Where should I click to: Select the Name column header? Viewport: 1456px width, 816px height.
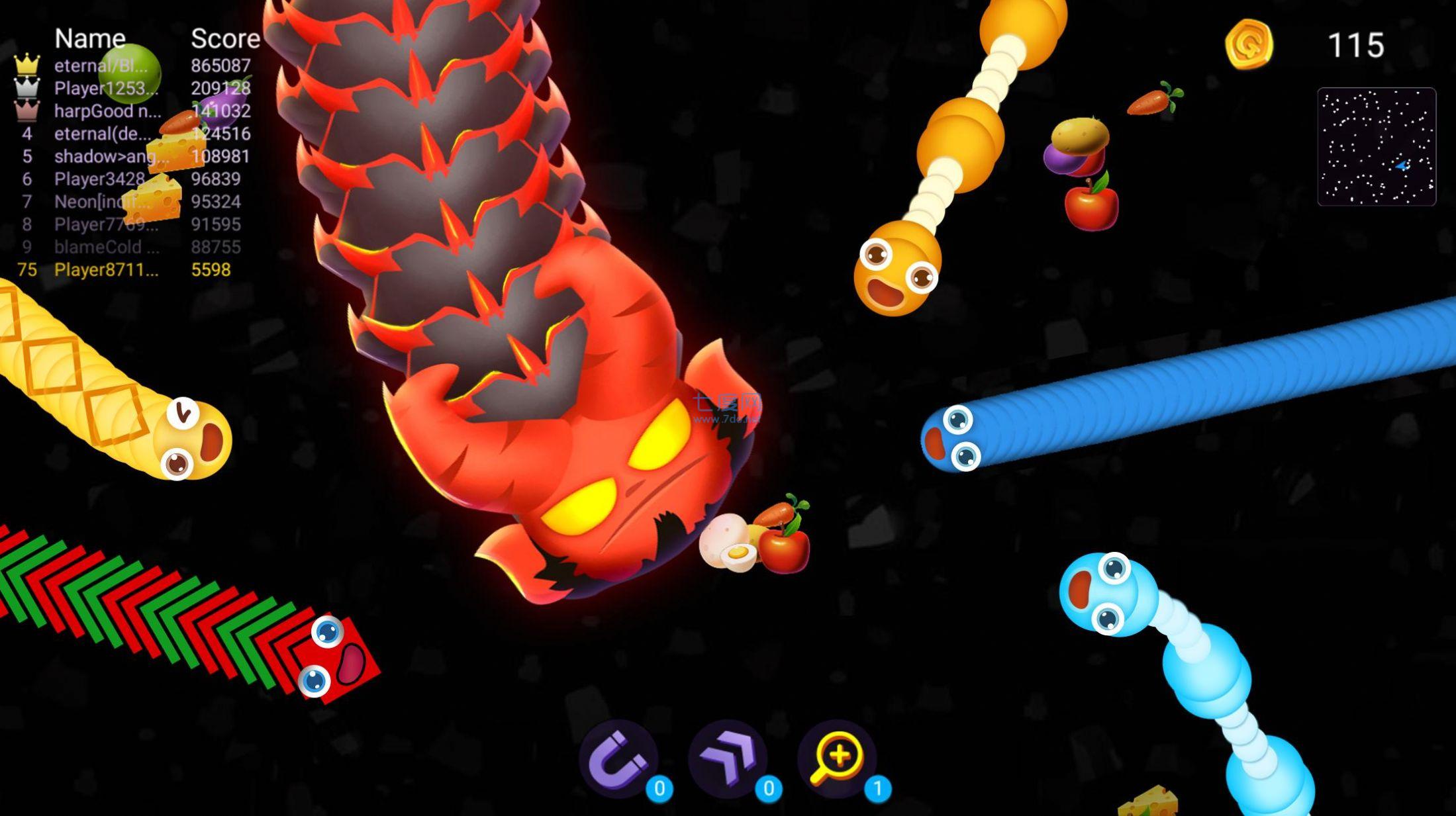[x=89, y=38]
